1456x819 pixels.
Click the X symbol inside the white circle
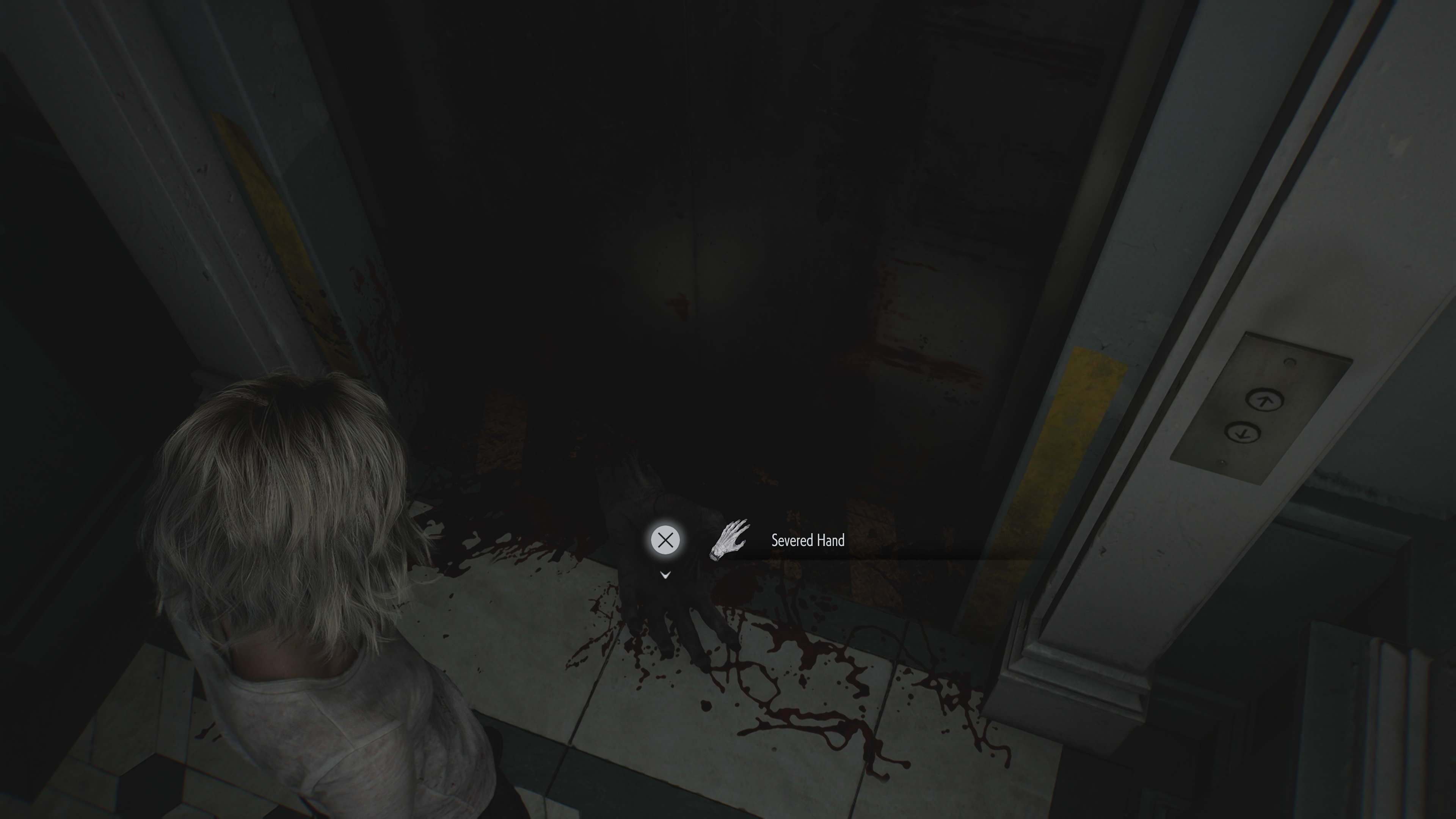click(x=665, y=539)
